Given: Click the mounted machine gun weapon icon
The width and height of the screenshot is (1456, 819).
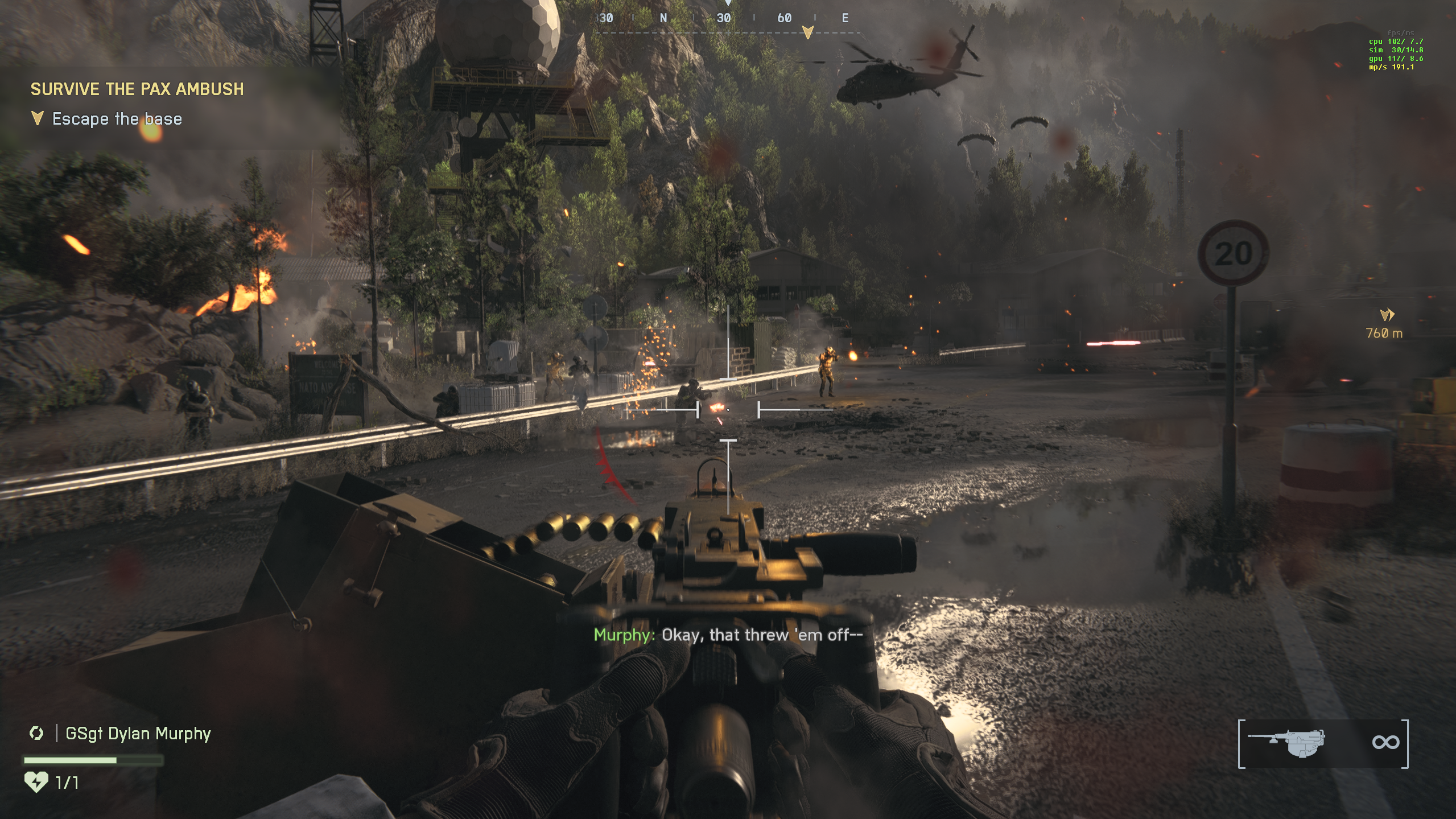Looking at the screenshot, I should click(1287, 742).
